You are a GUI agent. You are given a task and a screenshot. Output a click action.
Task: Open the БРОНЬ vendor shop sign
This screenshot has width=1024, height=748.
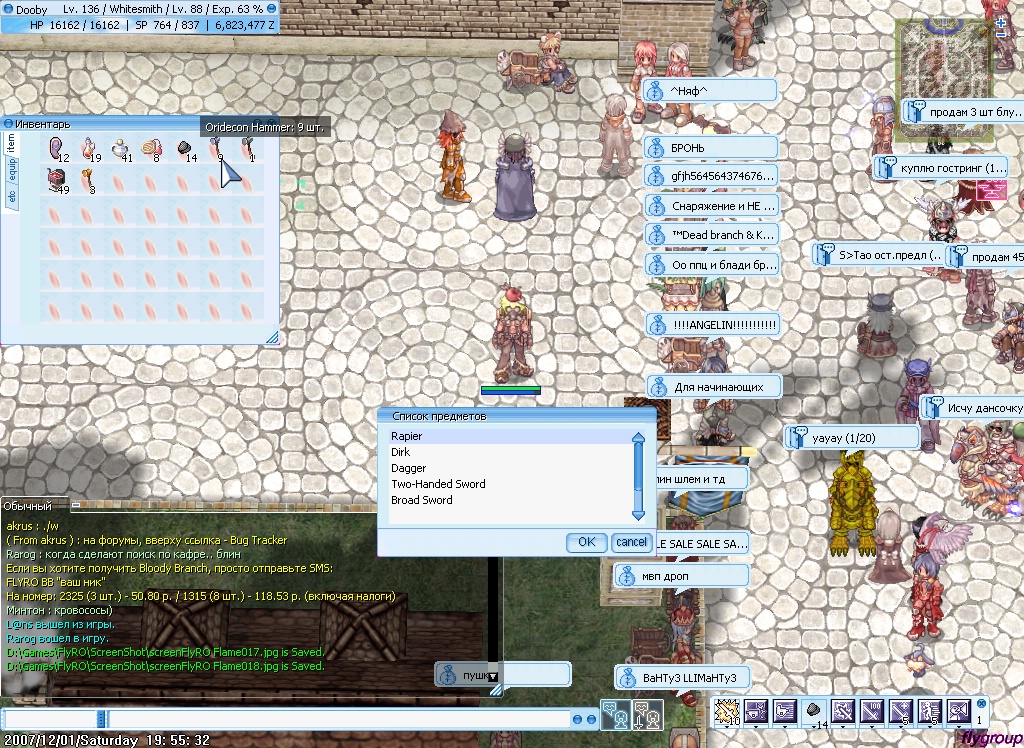pyautogui.click(x=710, y=148)
